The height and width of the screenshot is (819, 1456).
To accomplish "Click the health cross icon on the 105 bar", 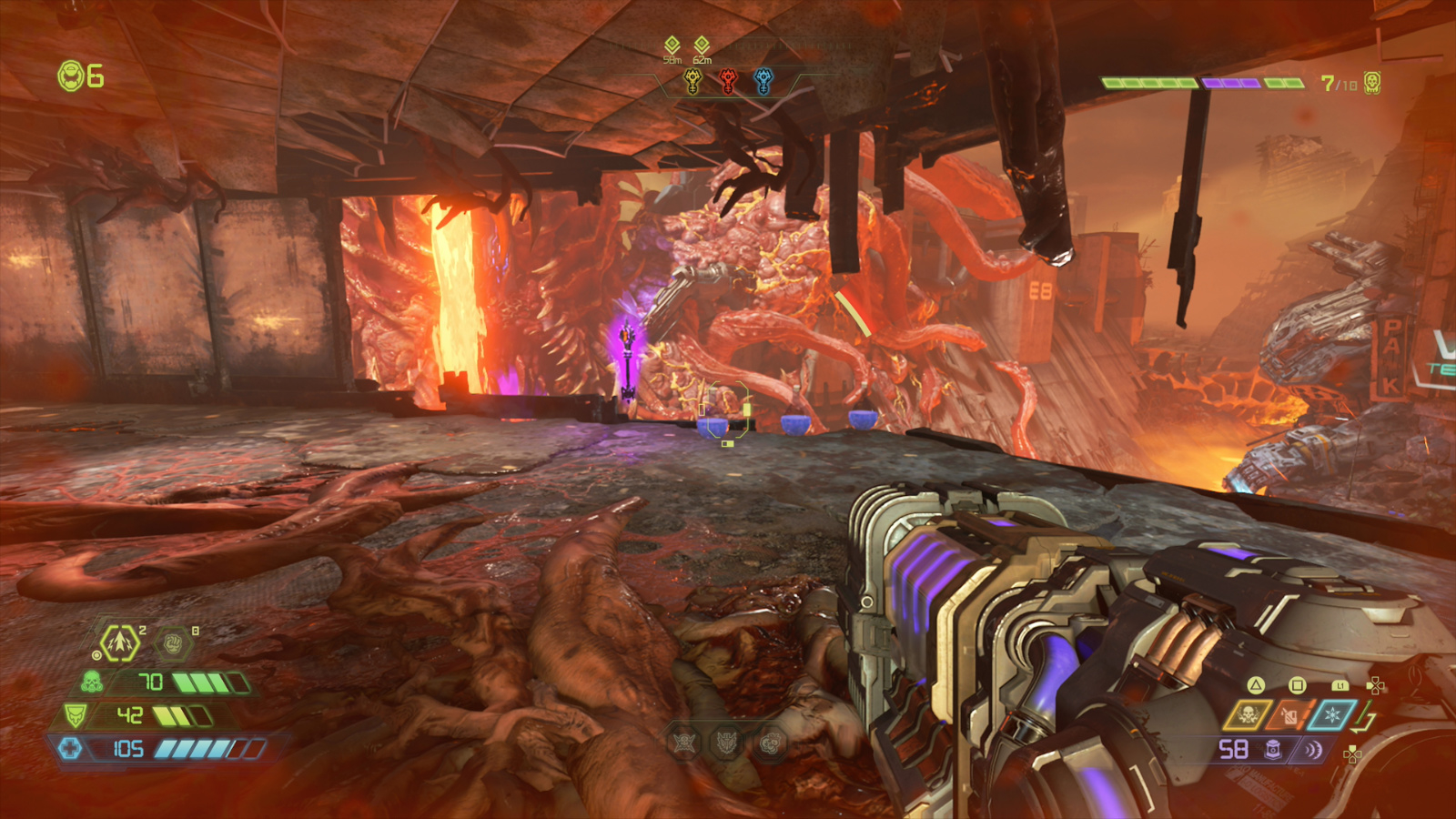I will (x=70, y=749).
